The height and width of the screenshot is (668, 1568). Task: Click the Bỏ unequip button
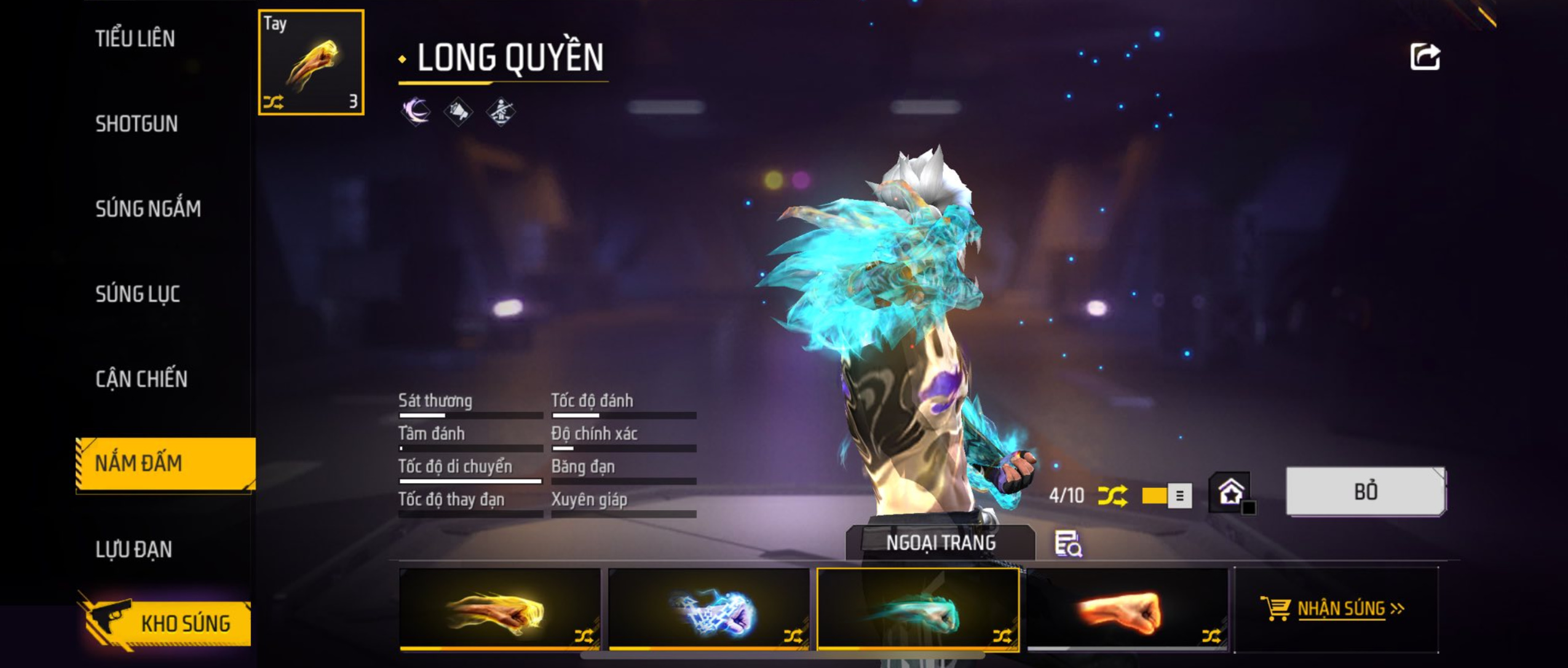tap(1365, 492)
